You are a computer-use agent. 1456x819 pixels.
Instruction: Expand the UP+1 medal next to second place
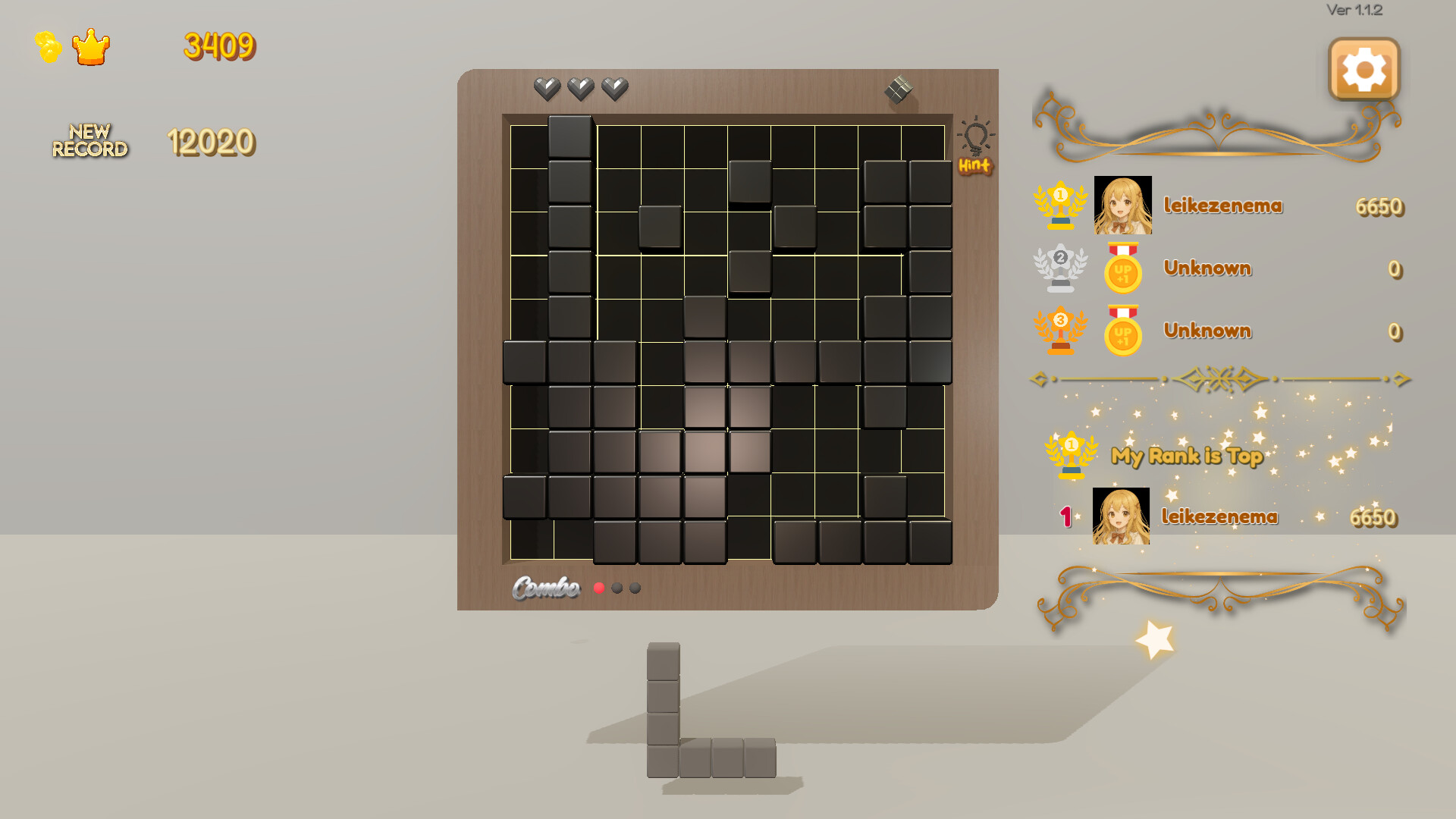[x=1122, y=268]
